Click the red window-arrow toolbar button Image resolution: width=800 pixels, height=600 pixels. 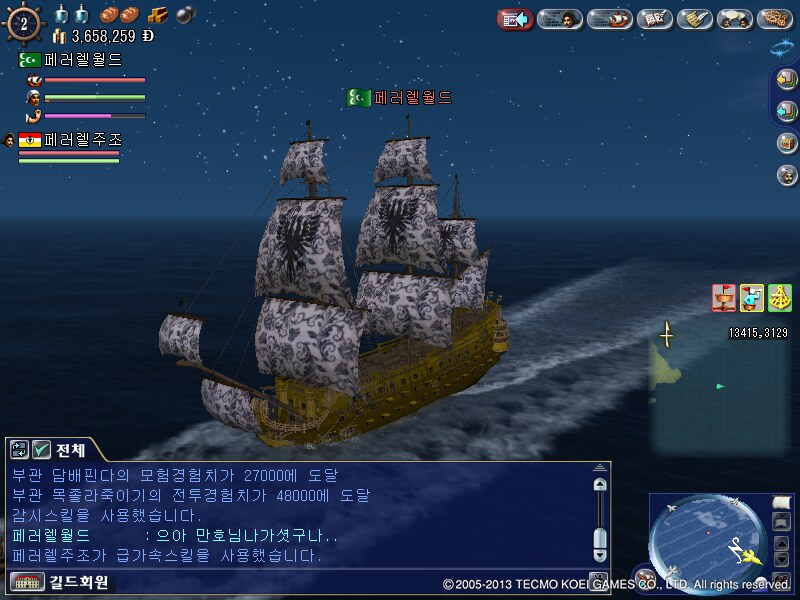[x=515, y=19]
